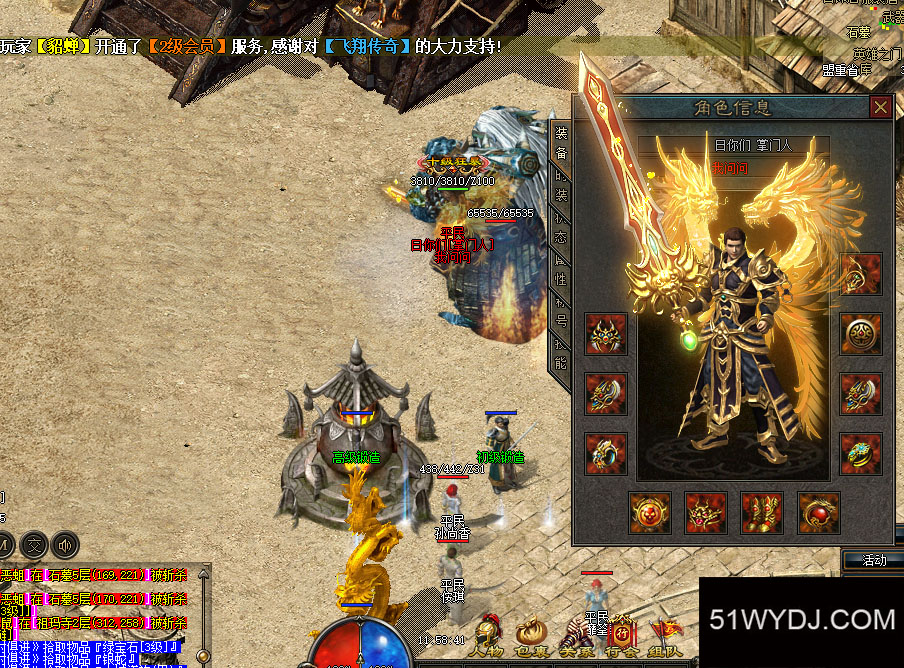Select the red orb gem slot
The height and width of the screenshot is (668, 904).
[x=818, y=513]
